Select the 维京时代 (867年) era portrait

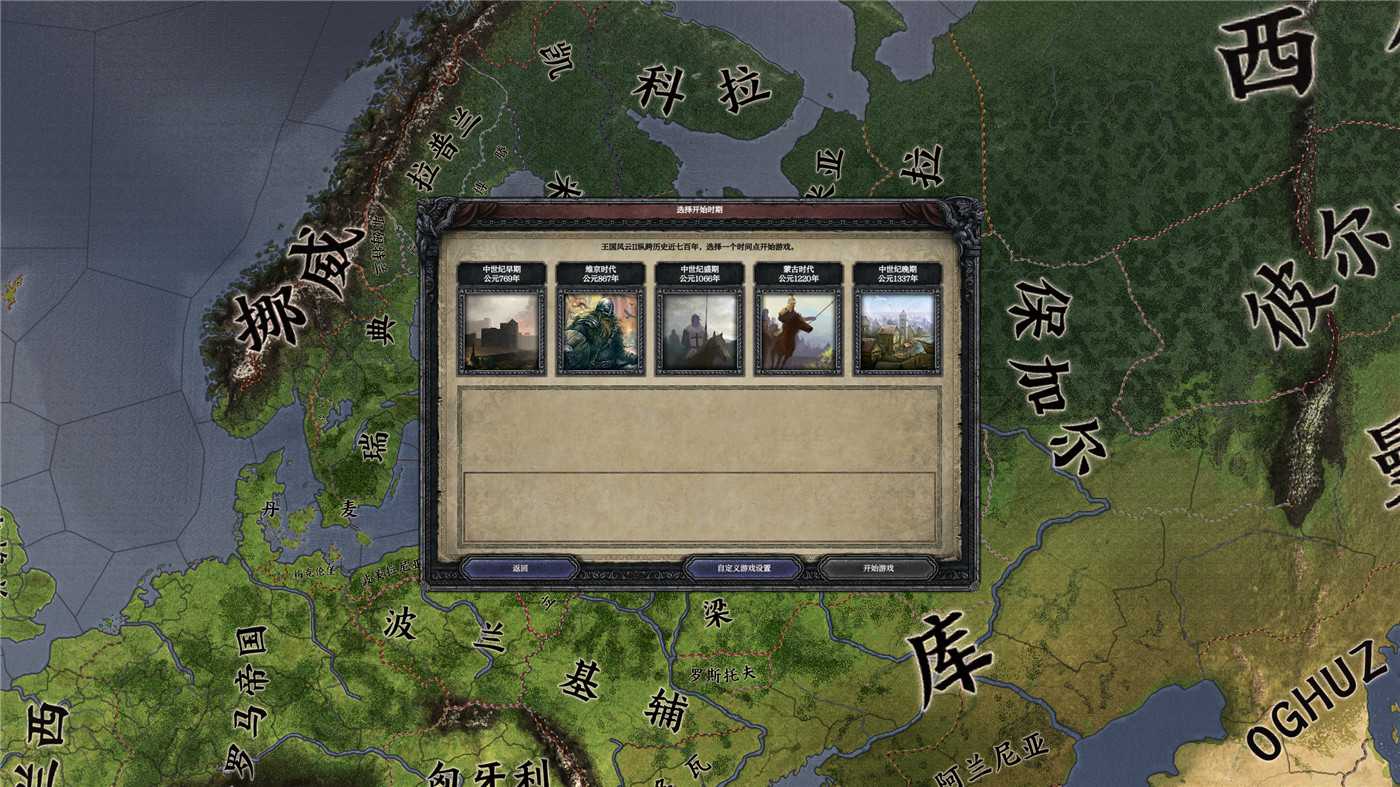pos(599,331)
